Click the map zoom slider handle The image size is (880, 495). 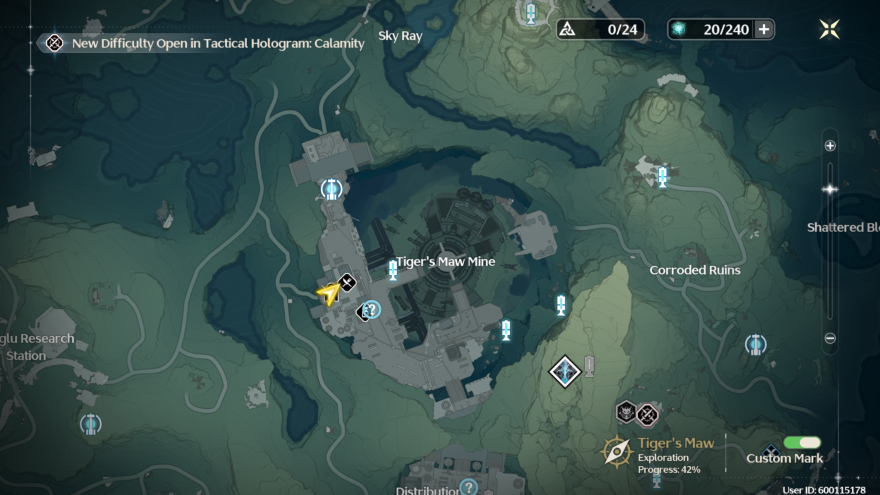point(829,189)
